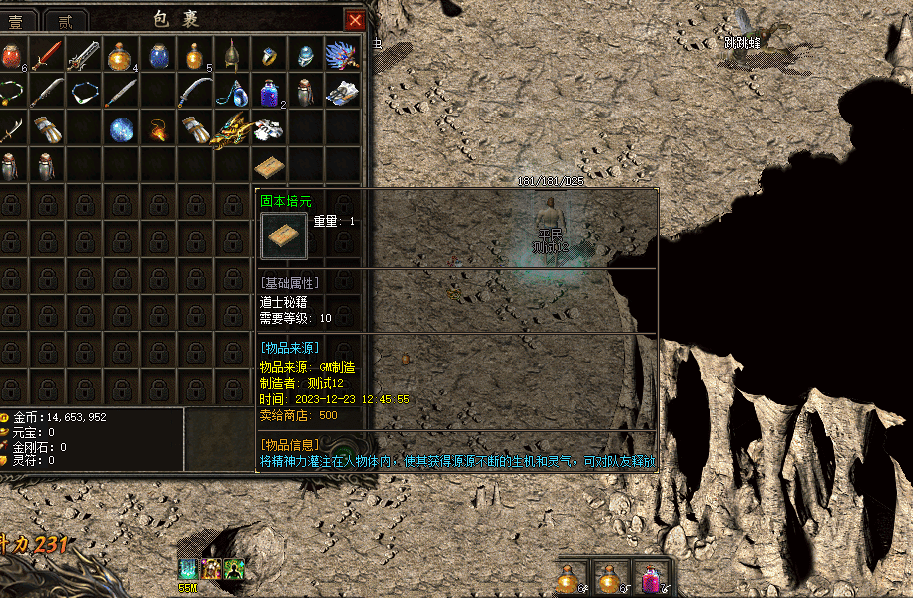Choose the curved saber with gold hilt
Image resolution: width=913 pixels, height=598 pixels.
[x=195, y=93]
